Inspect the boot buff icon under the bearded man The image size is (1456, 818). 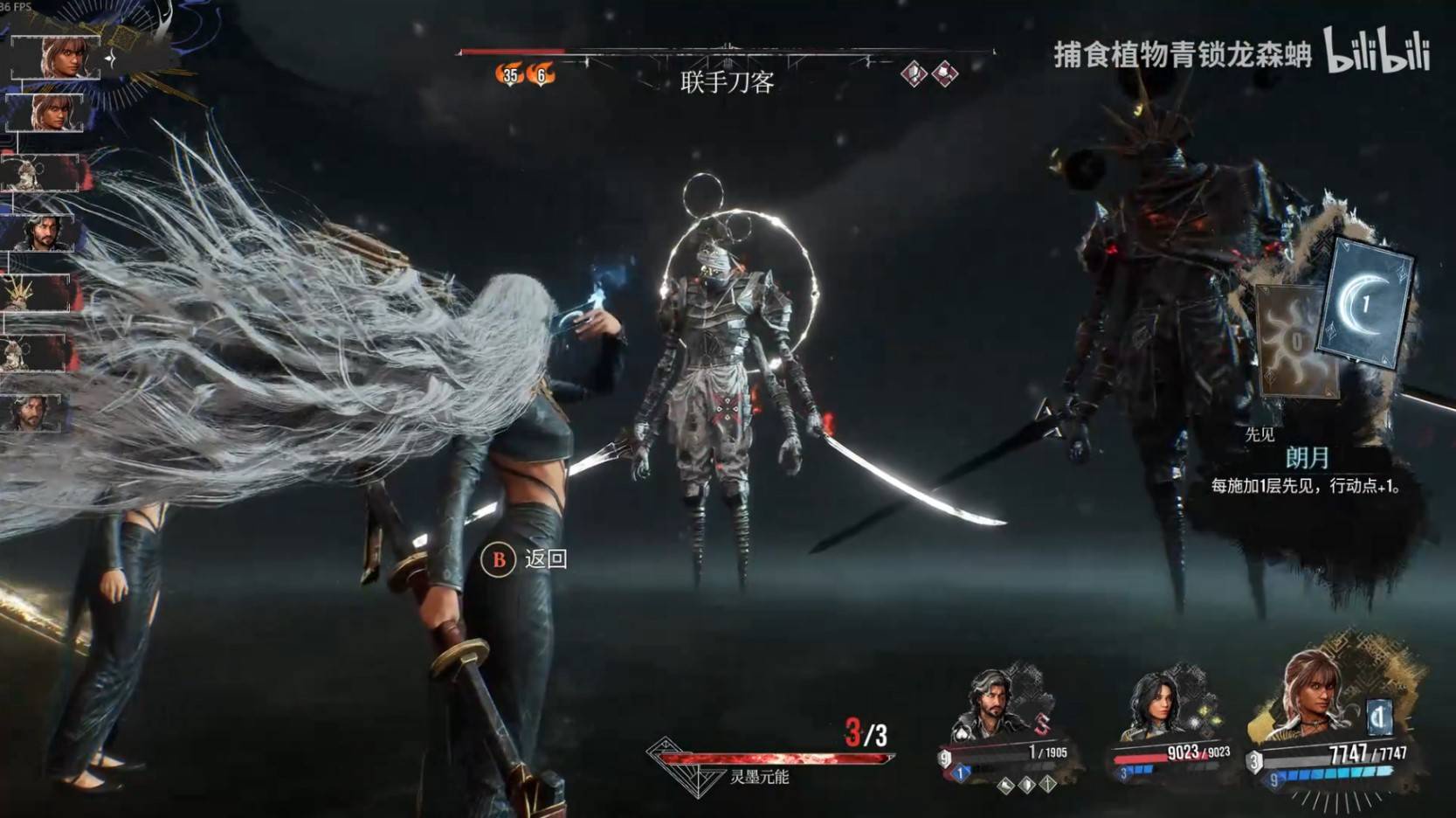coord(1006,786)
